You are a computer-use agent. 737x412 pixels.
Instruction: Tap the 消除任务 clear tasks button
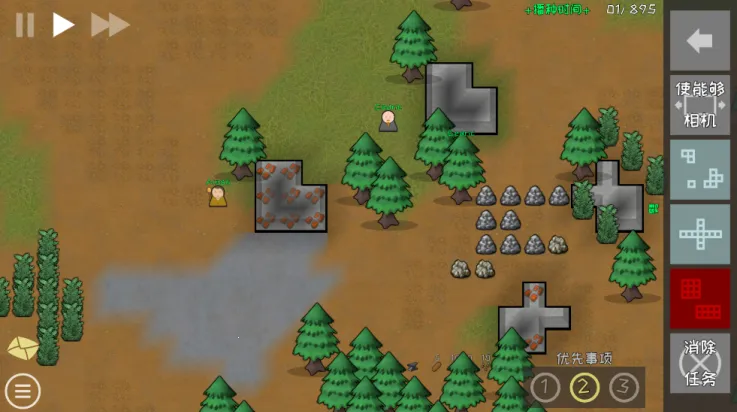[699, 363]
